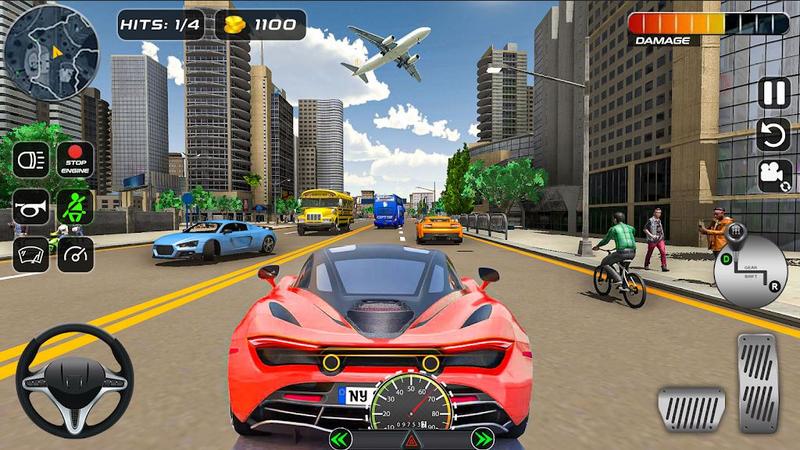
Task: Activate the right turn signal arrows
Action: click(483, 438)
